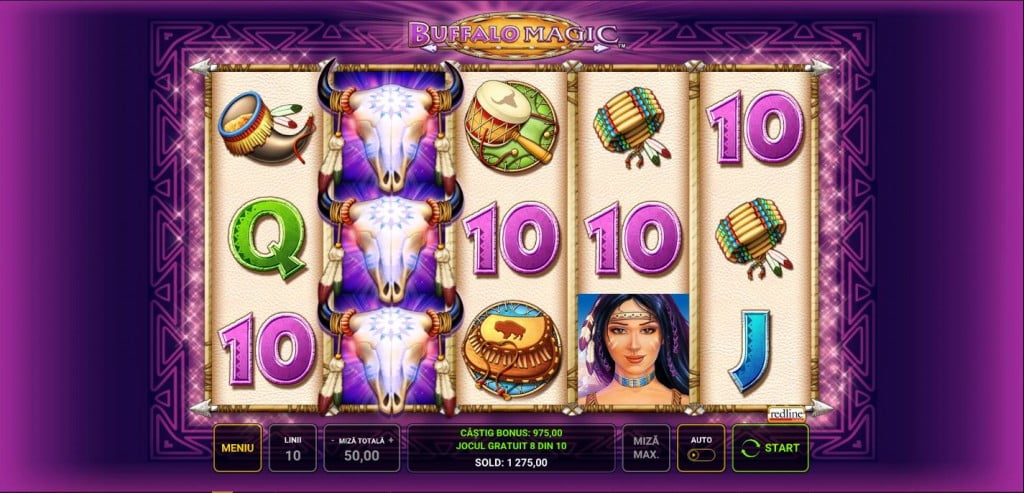Increase MIZĂ TOTALĂ with the plus sign

392,439
